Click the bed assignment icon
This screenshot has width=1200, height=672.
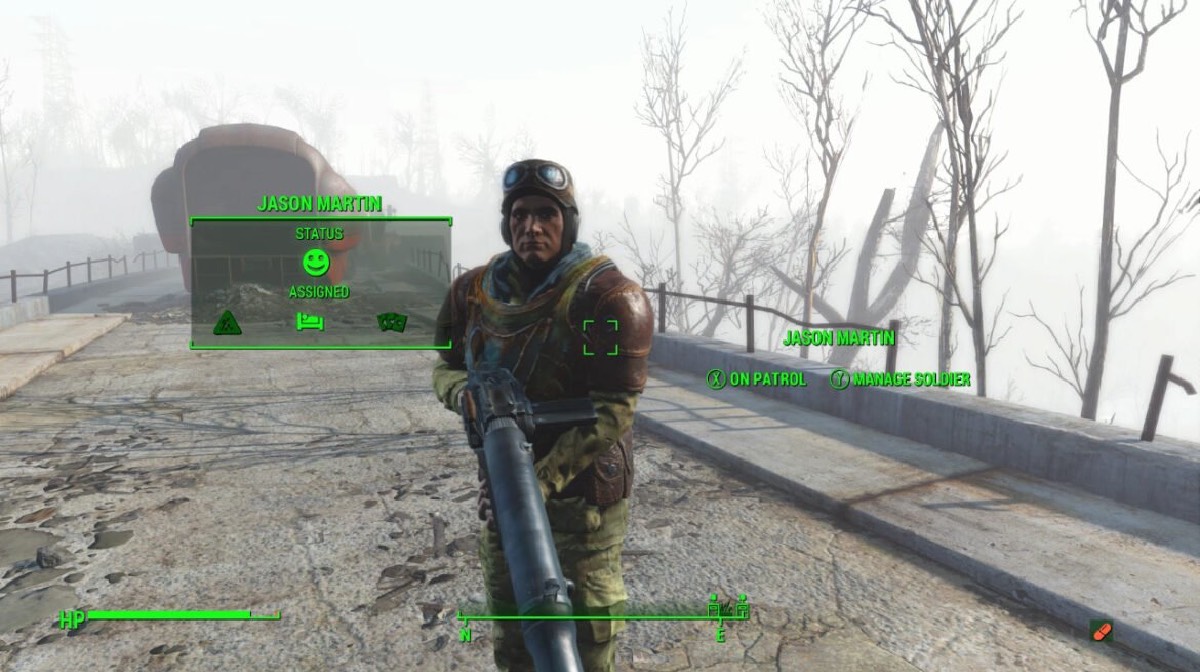pyautogui.click(x=309, y=321)
